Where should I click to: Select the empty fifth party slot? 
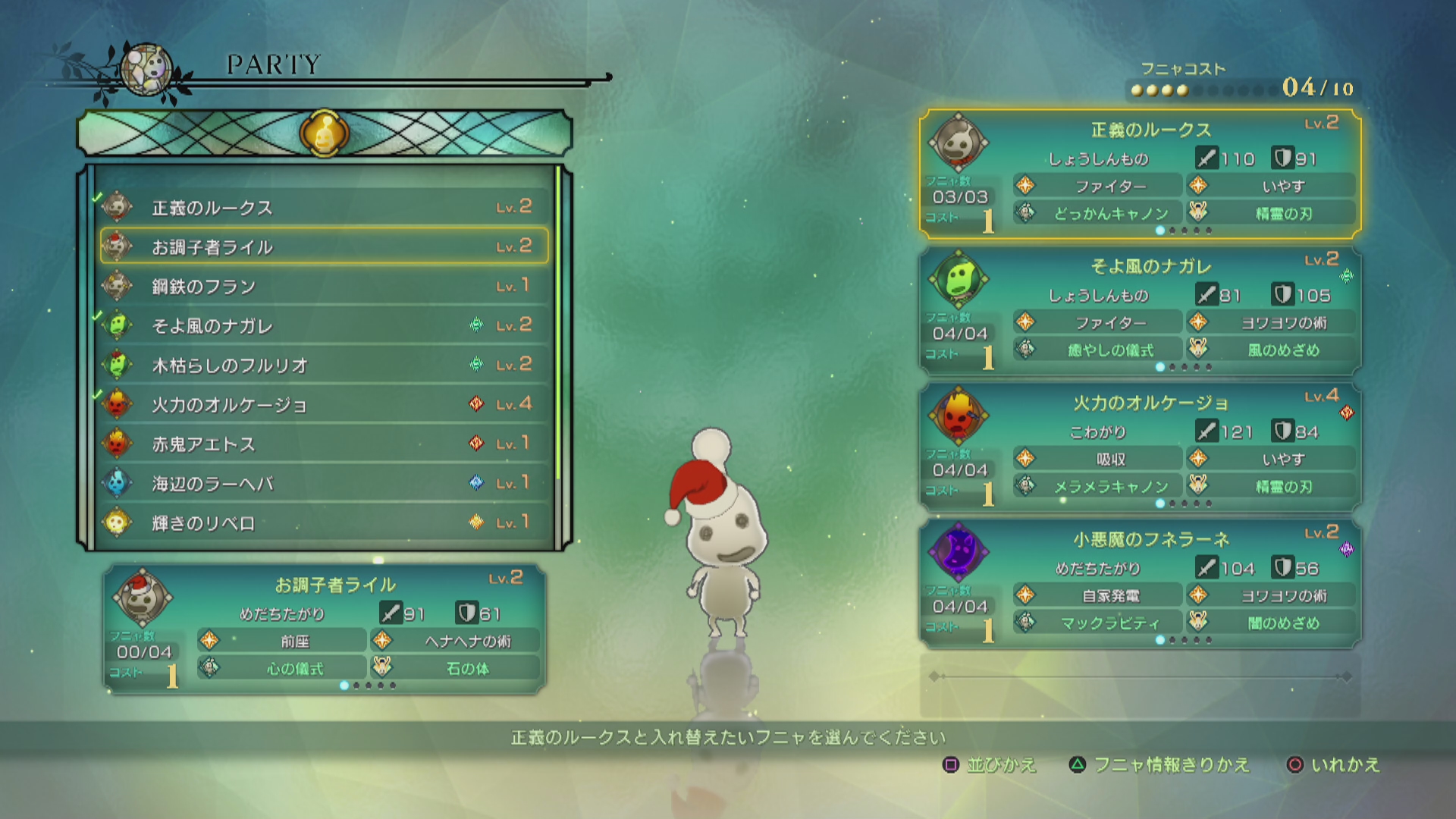(x=1140, y=686)
